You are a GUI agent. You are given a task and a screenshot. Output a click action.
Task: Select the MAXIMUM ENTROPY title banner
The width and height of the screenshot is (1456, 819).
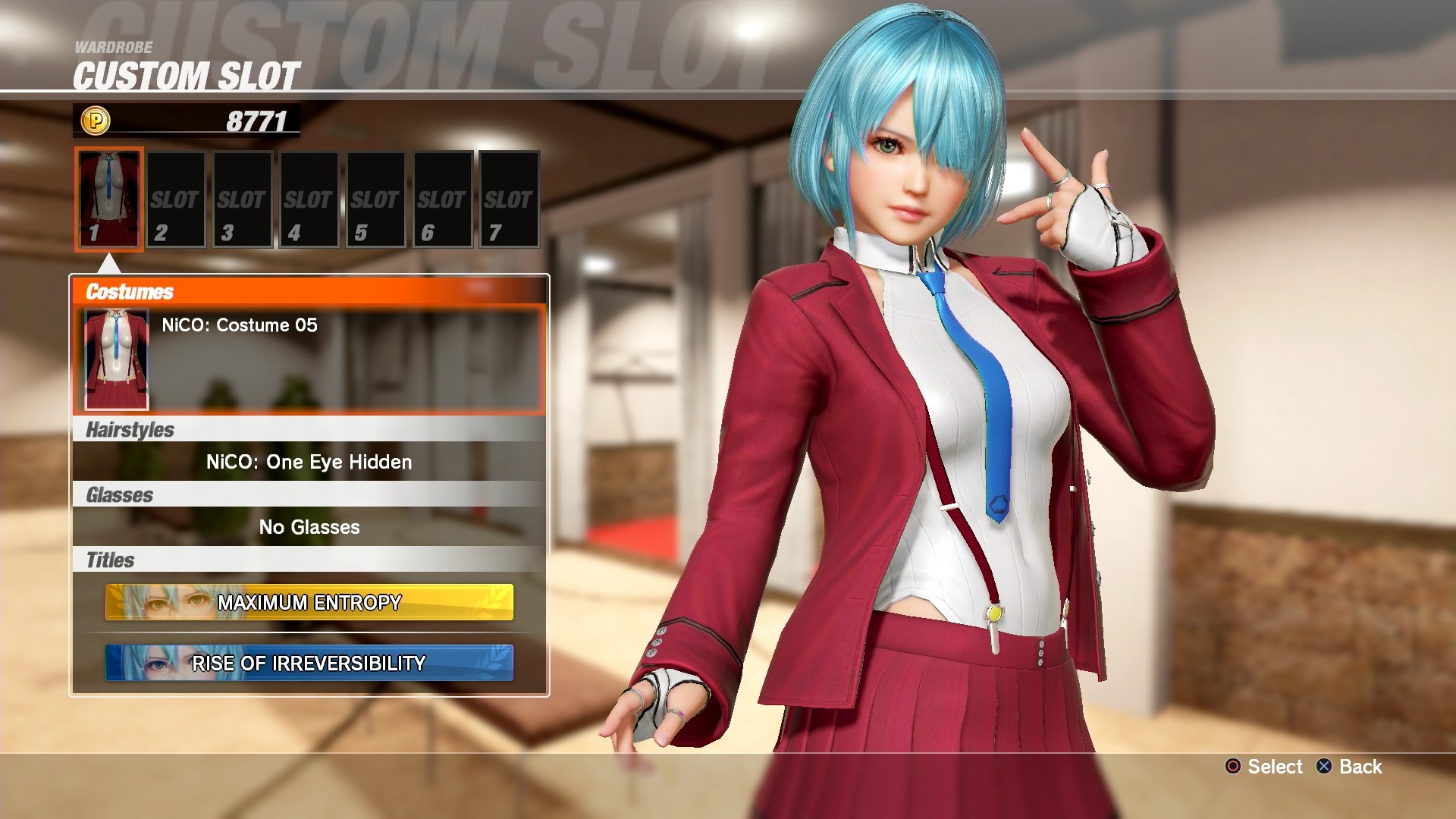[309, 603]
